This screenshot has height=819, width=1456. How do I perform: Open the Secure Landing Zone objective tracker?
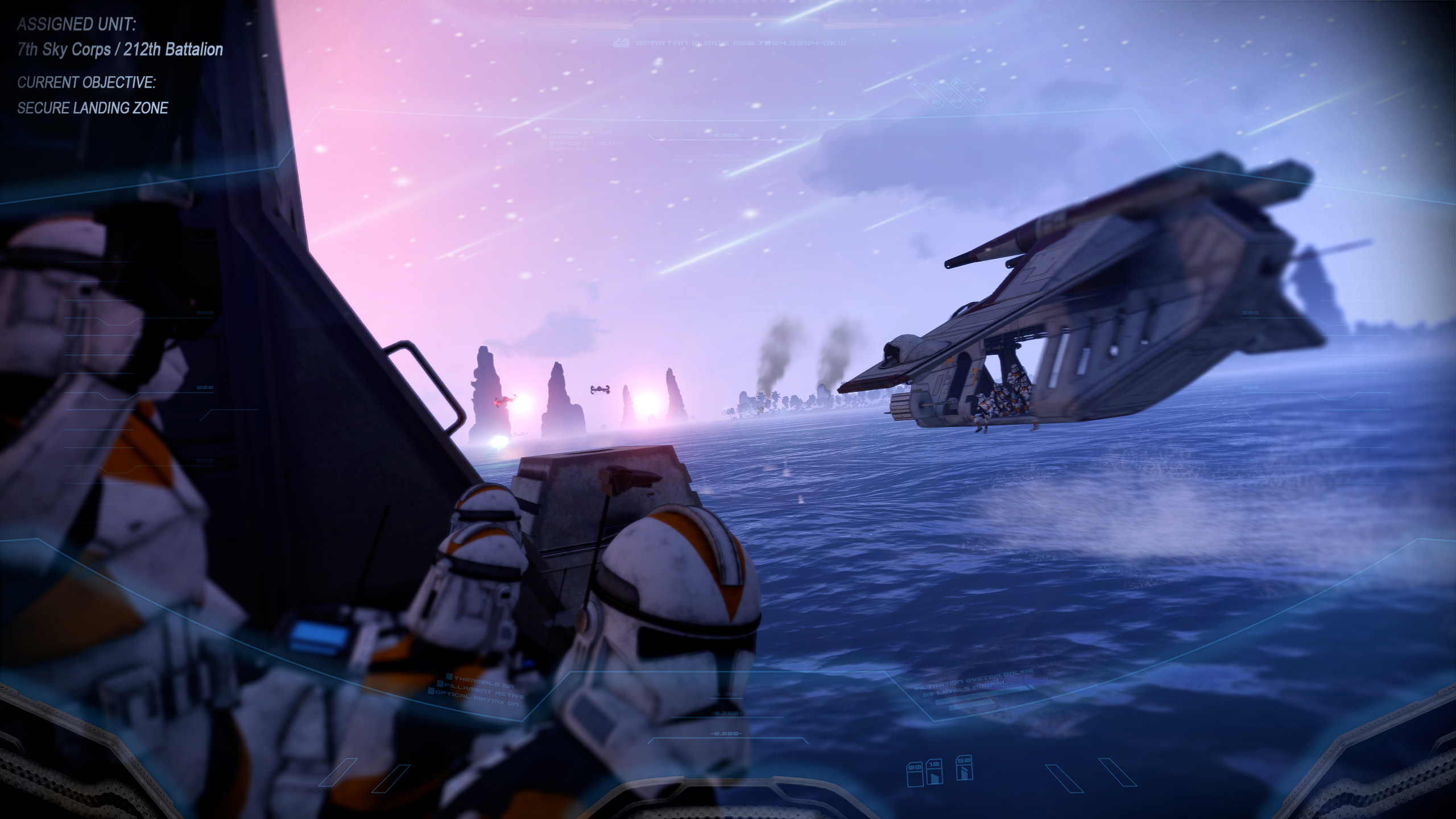click(x=93, y=108)
